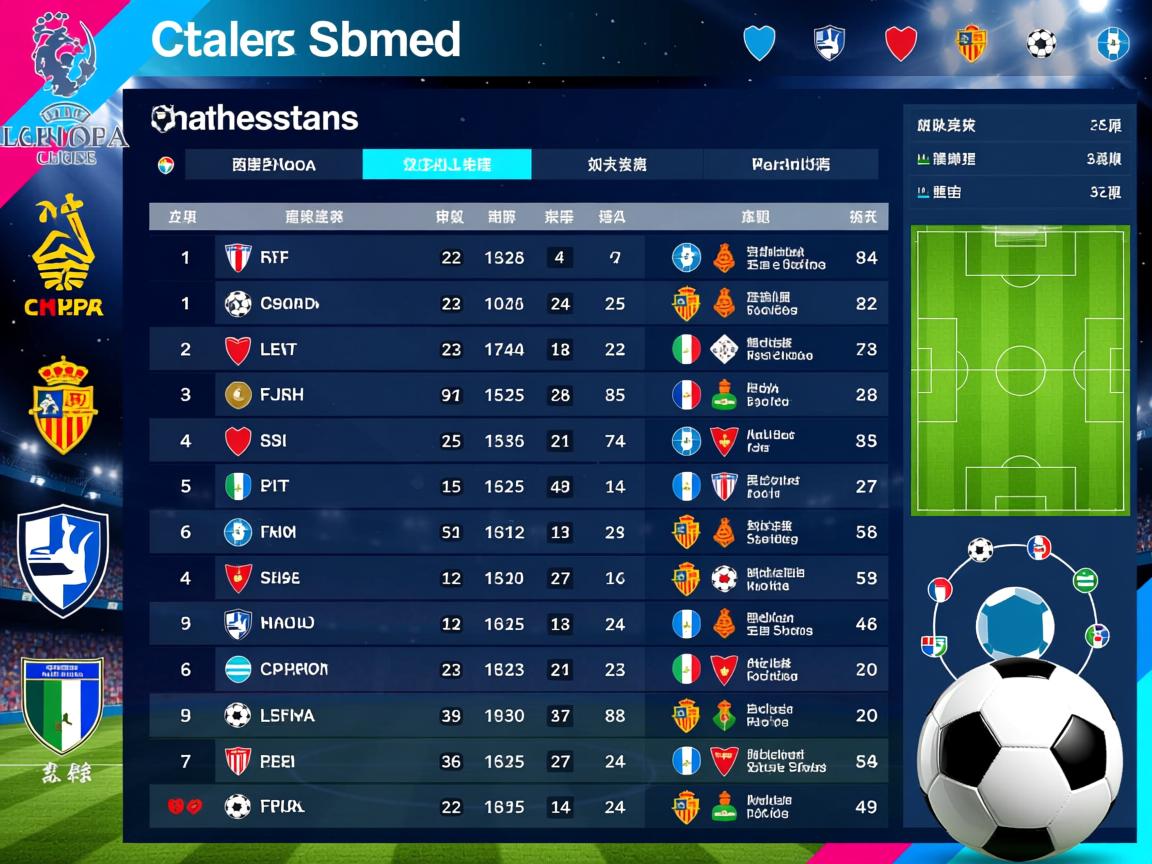Screen dimensions: 1152x864
Task: Open the green football pitch panel
Action: tap(1020, 370)
